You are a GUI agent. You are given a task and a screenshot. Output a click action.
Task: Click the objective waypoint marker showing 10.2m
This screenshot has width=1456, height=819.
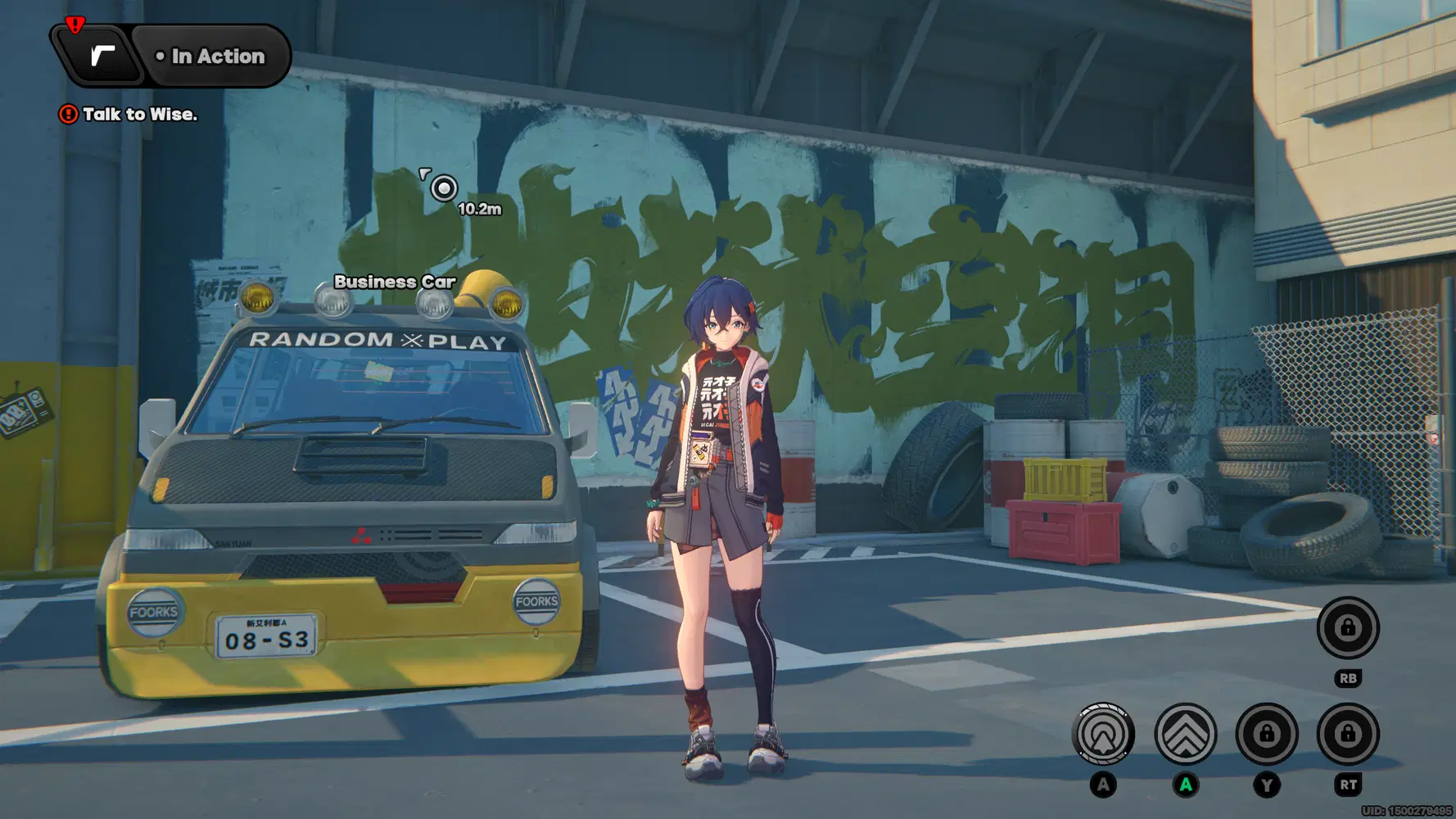click(x=444, y=189)
